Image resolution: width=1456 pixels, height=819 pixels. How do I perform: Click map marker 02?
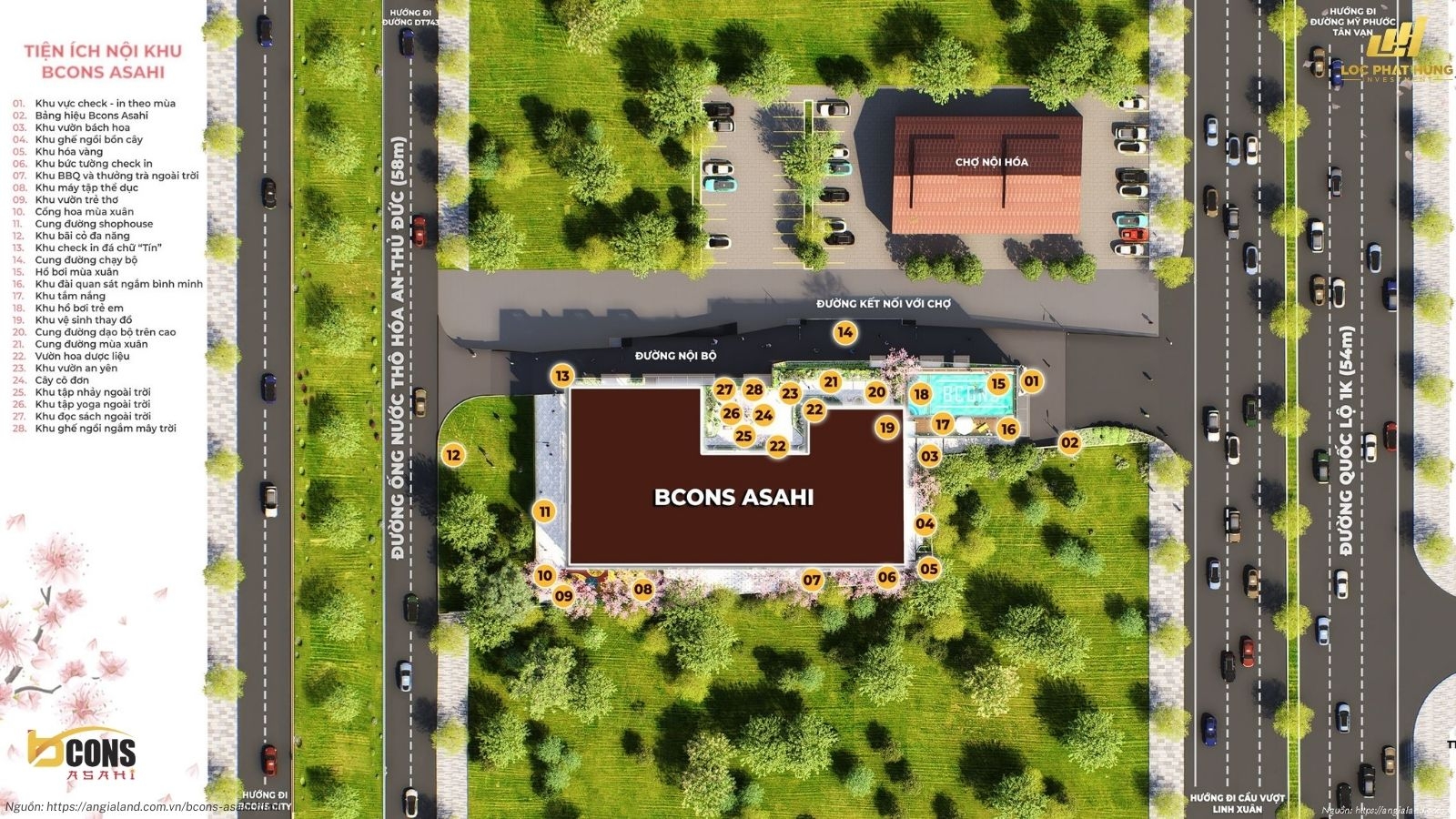coord(1069,443)
